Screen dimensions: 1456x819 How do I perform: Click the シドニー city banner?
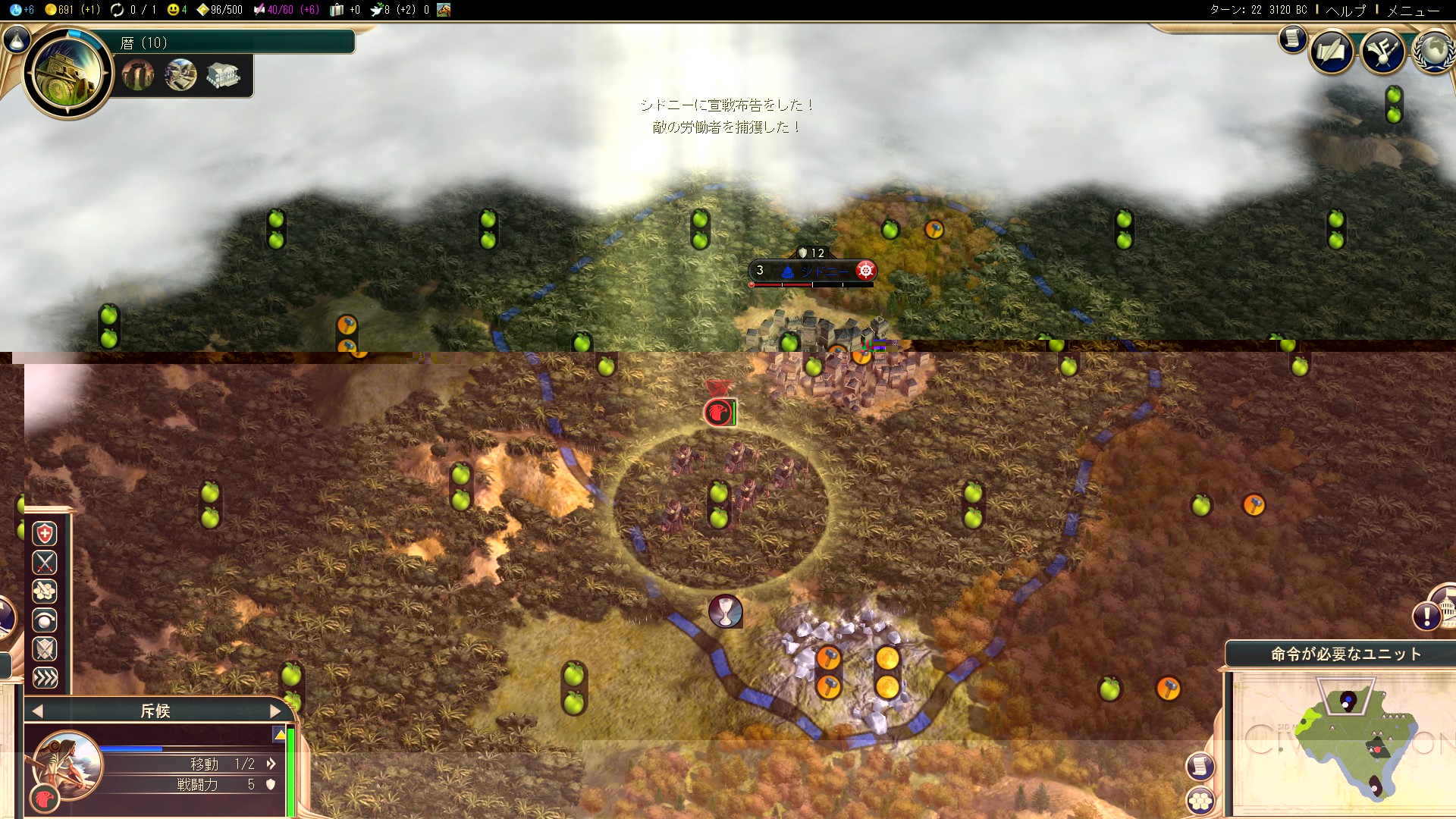pos(811,270)
